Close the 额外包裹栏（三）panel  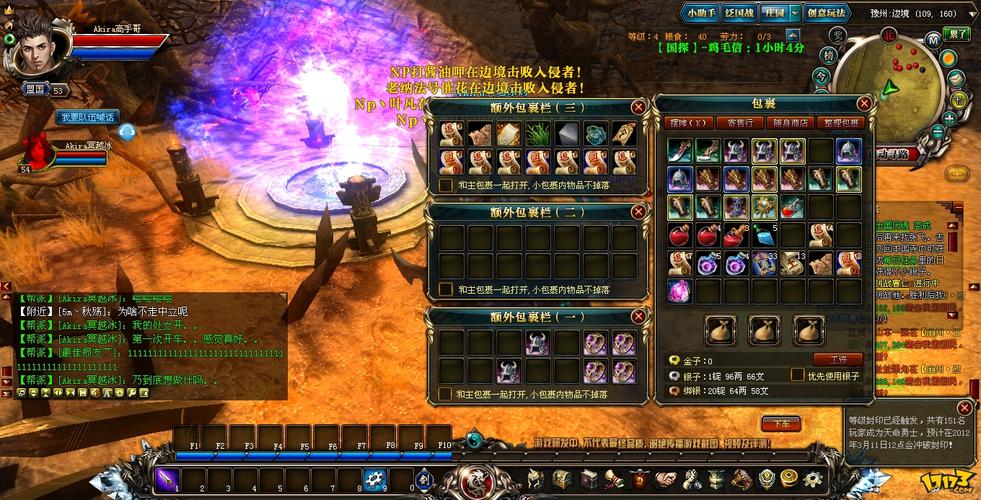[638, 107]
